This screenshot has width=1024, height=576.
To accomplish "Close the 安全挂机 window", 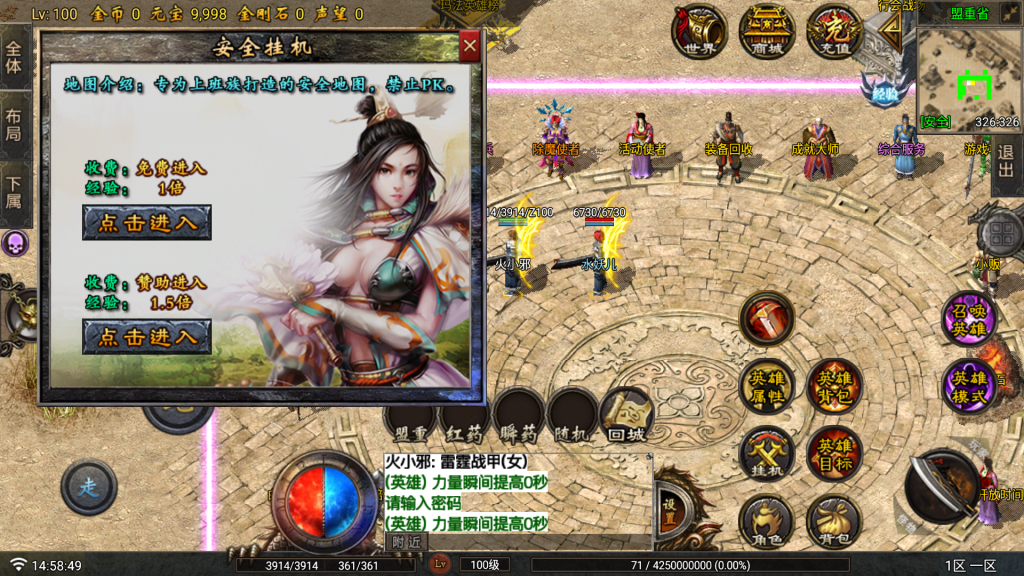I will click(470, 45).
